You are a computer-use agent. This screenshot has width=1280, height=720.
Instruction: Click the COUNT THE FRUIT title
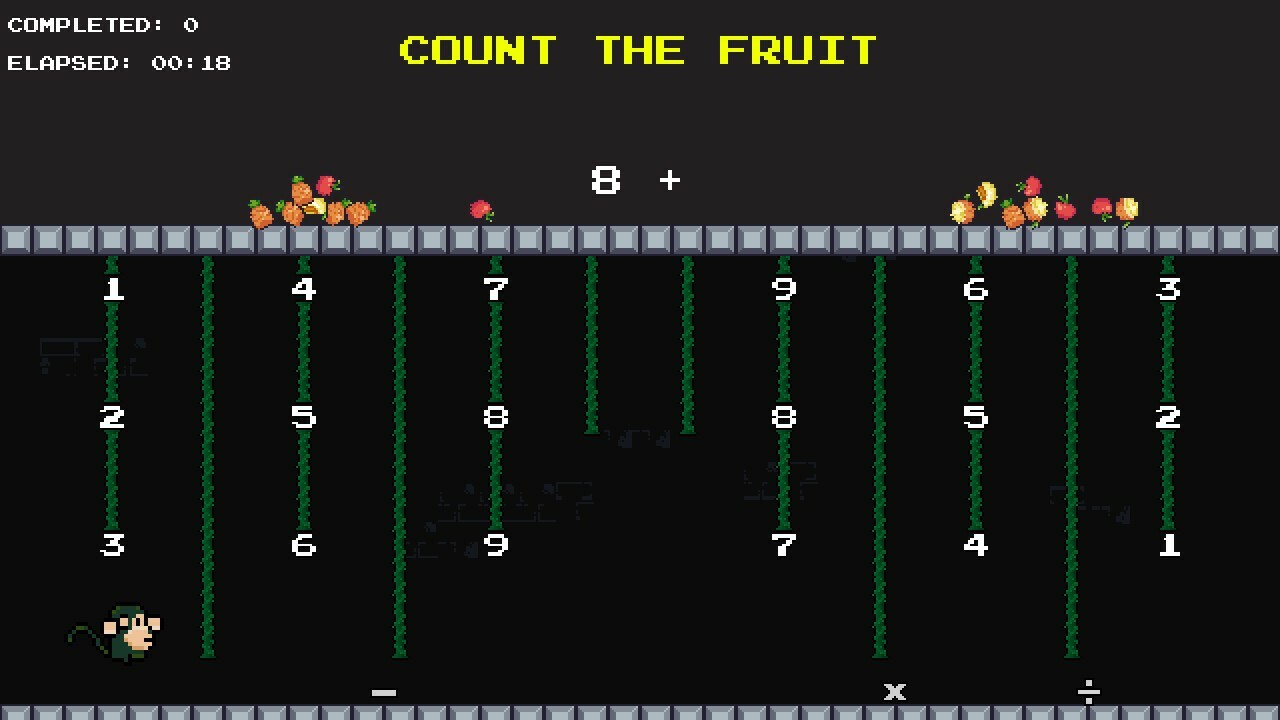[x=638, y=50]
